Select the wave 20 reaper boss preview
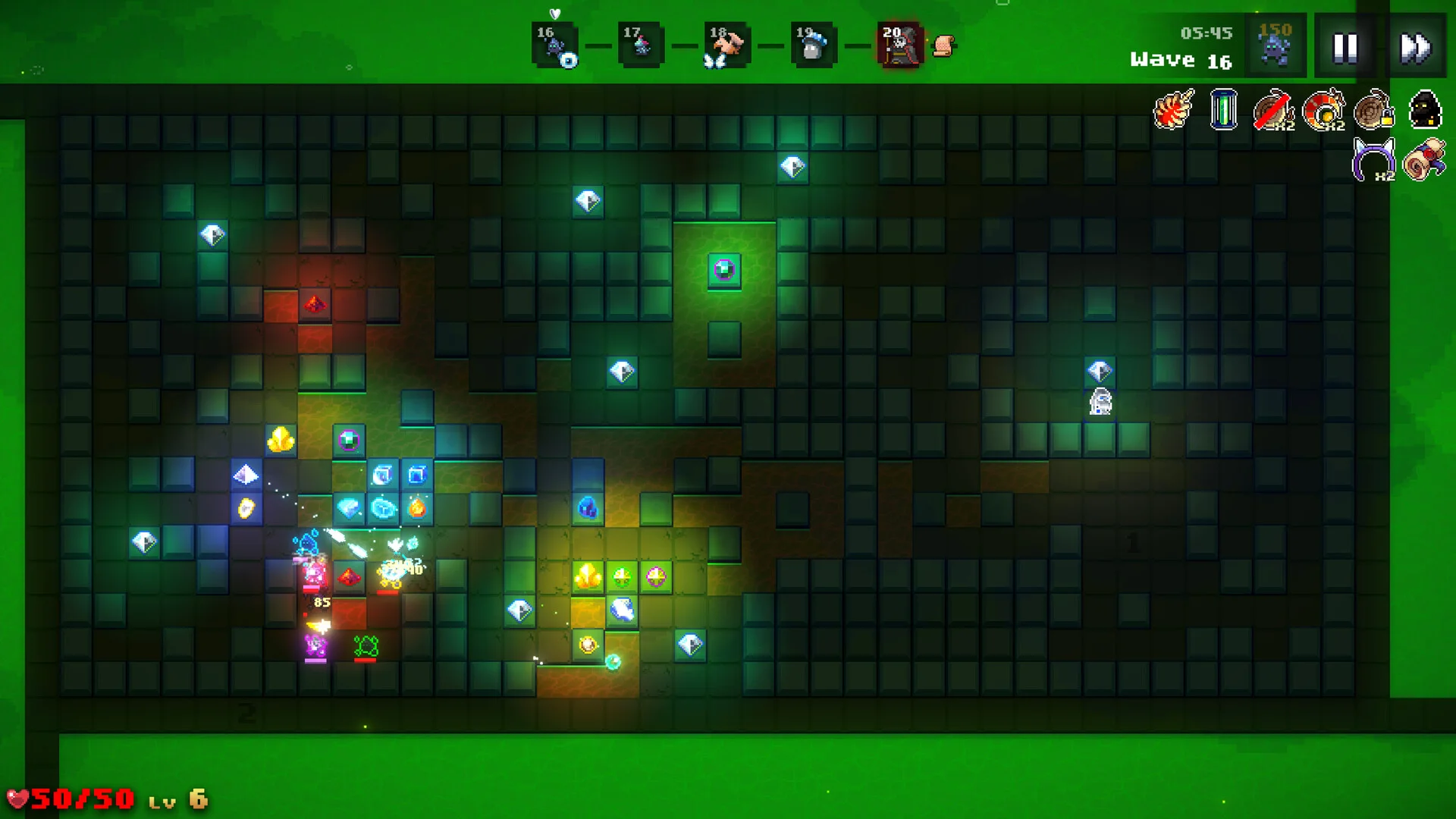 pyautogui.click(x=899, y=46)
